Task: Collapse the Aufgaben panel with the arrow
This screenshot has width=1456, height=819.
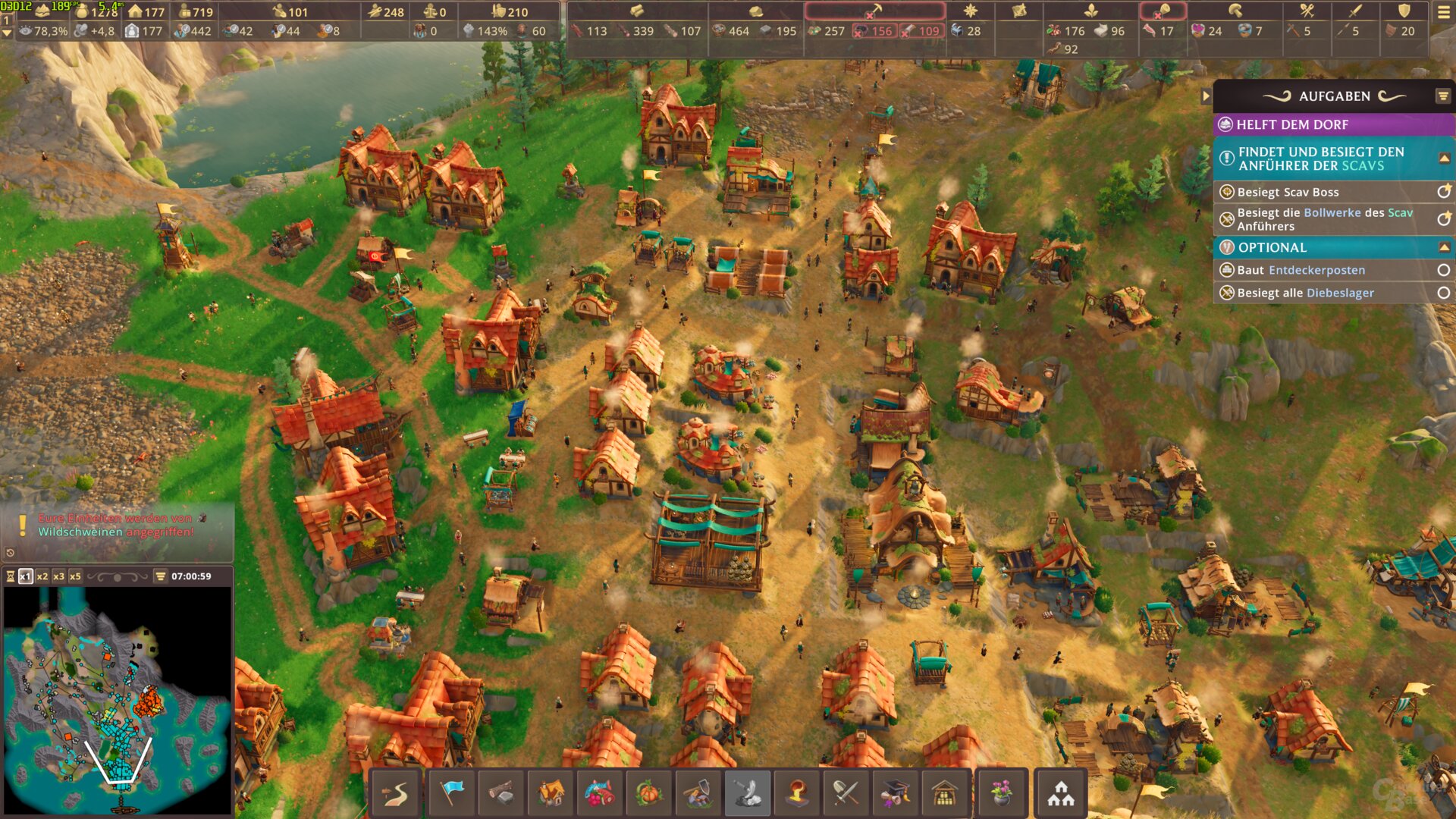Action: coord(1206,96)
